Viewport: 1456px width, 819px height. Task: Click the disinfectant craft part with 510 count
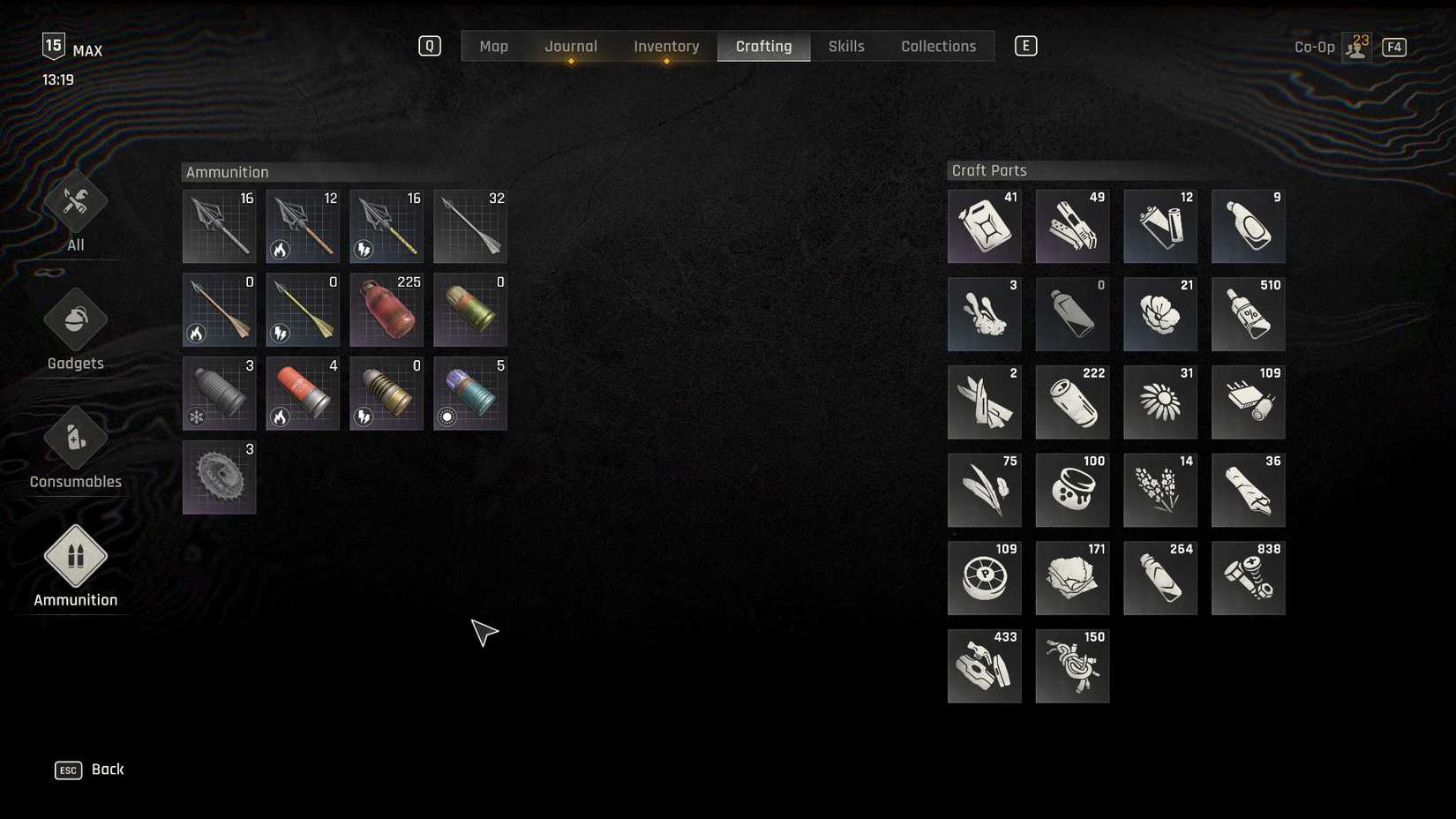click(x=1249, y=313)
